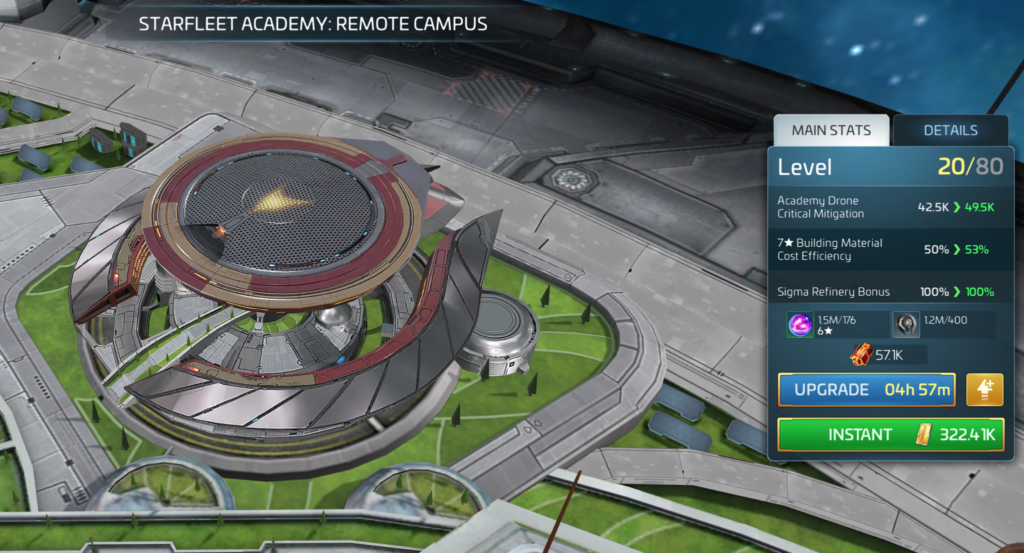Image resolution: width=1024 pixels, height=553 pixels.
Task: Switch to the Details tab
Action: [950, 130]
